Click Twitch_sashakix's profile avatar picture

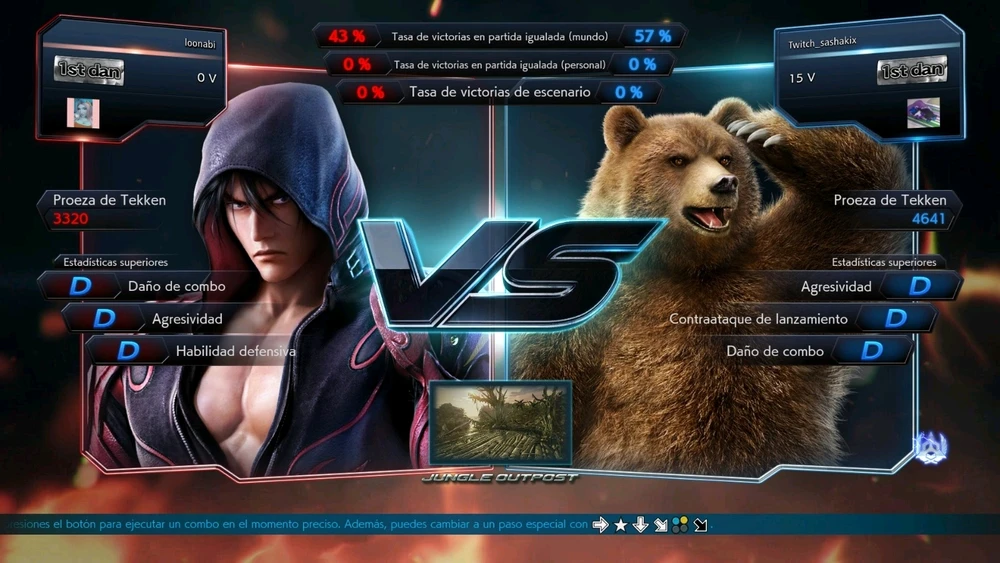pyautogui.click(x=923, y=113)
